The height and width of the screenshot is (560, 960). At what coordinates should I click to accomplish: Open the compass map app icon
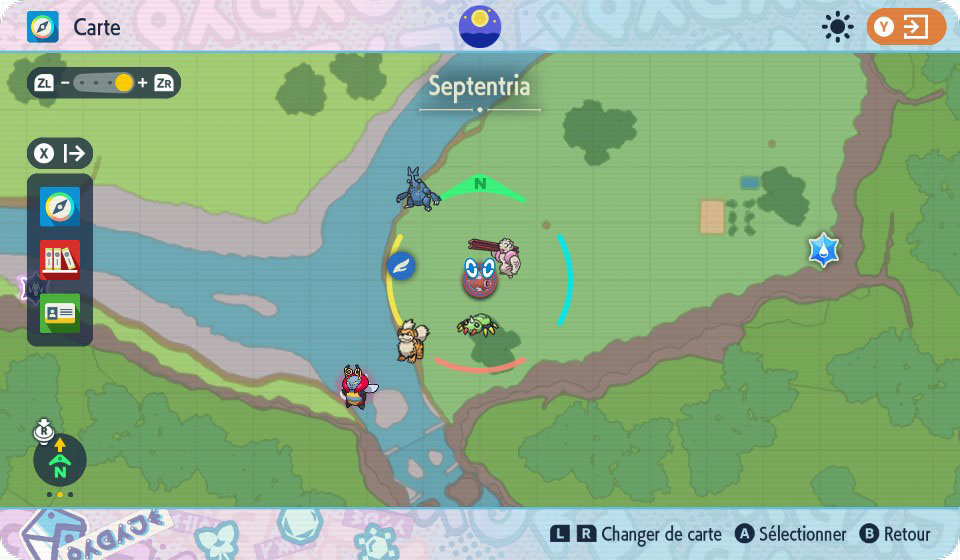coord(60,207)
